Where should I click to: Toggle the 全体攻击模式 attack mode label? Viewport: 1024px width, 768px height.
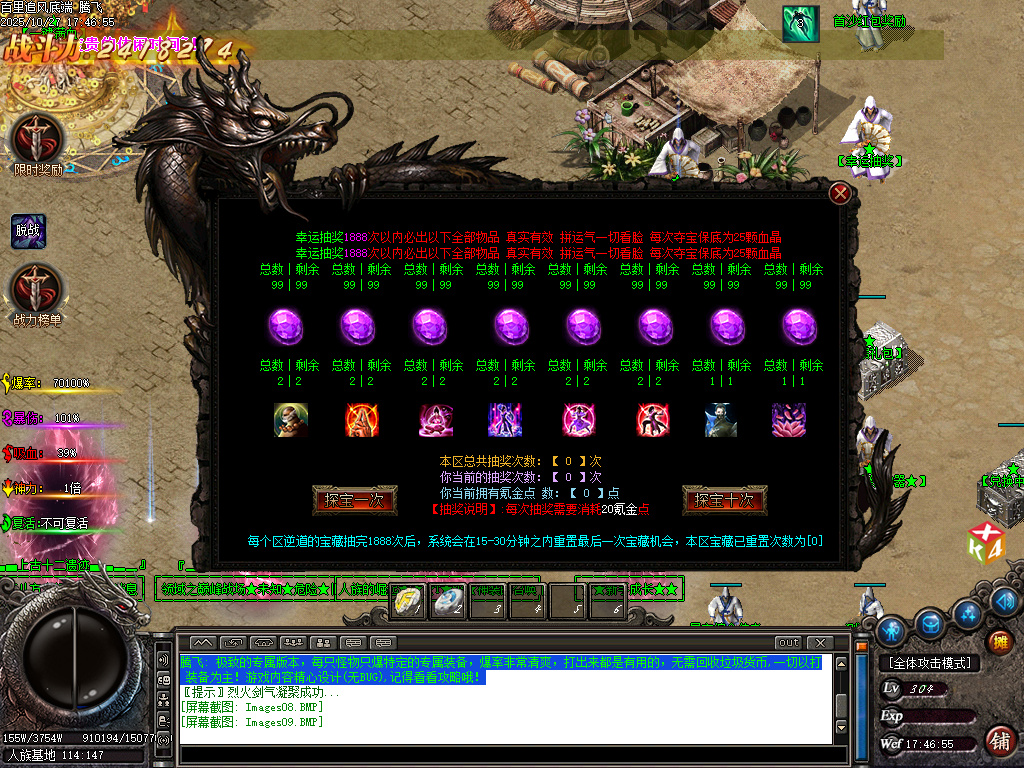point(930,663)
